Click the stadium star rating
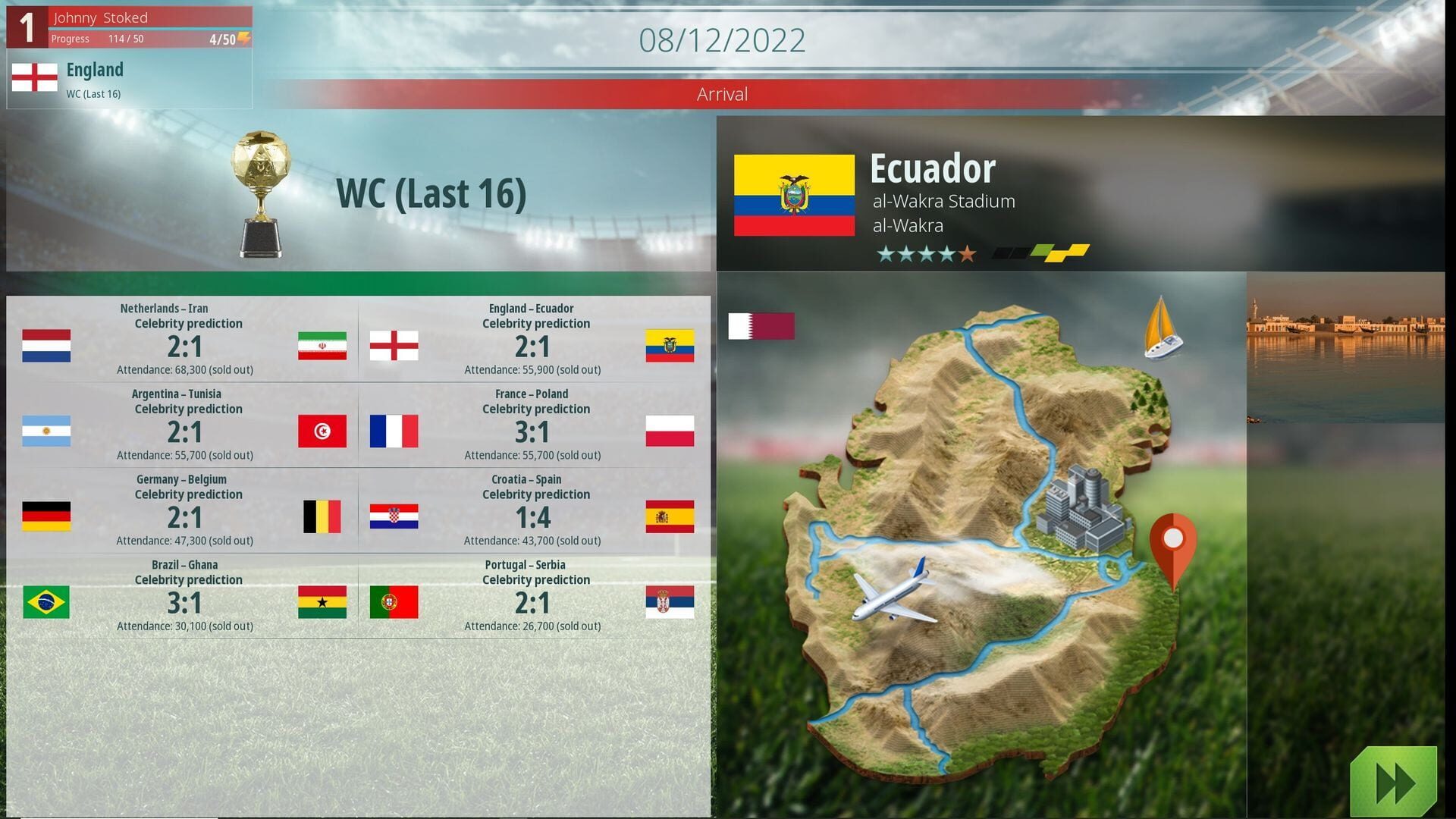This screenshot has height=819, width=1456. [x=924, y=254]
